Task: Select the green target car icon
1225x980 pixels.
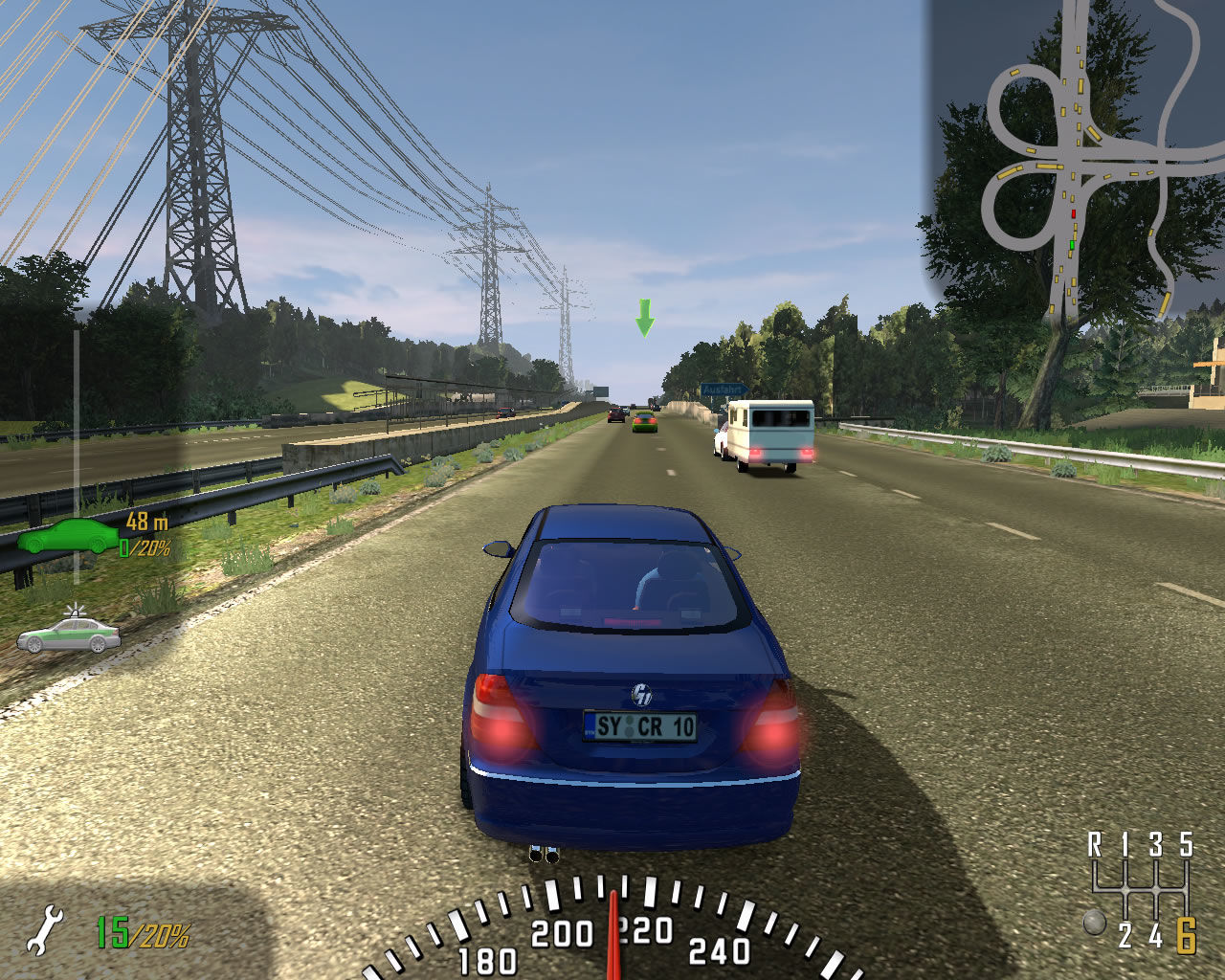Action: [67, 537]
